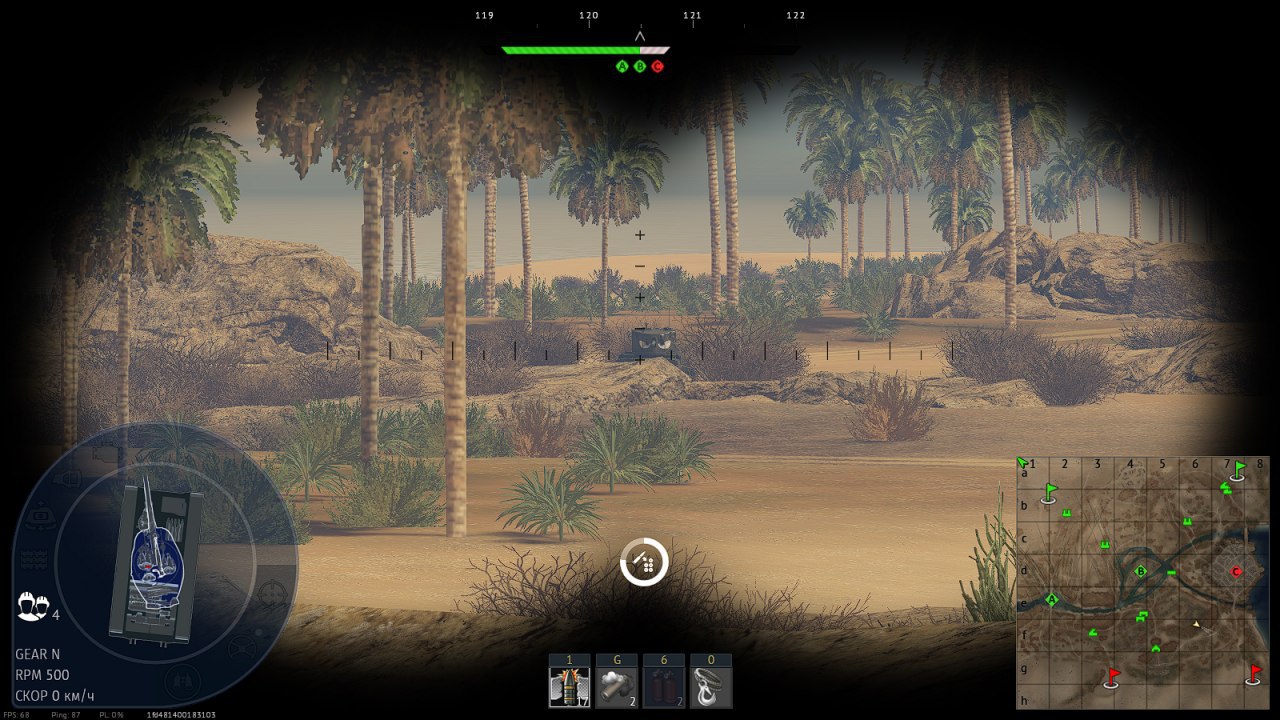This screenshot has width=1280, height=720.
Task: Click the crew members icon
Action: [32, 605]
